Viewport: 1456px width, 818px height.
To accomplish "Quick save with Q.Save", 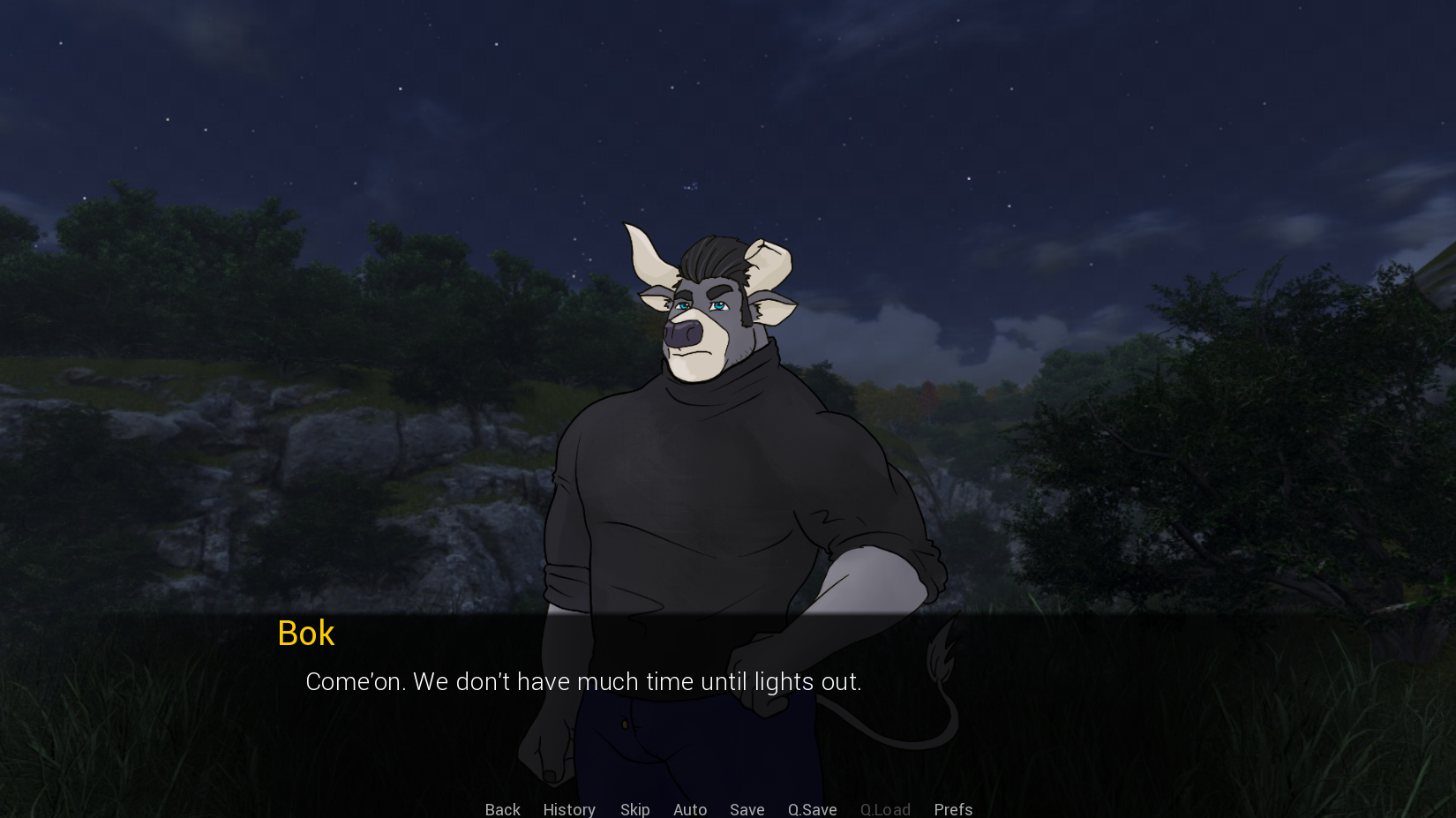I will [x=812, y=809].
